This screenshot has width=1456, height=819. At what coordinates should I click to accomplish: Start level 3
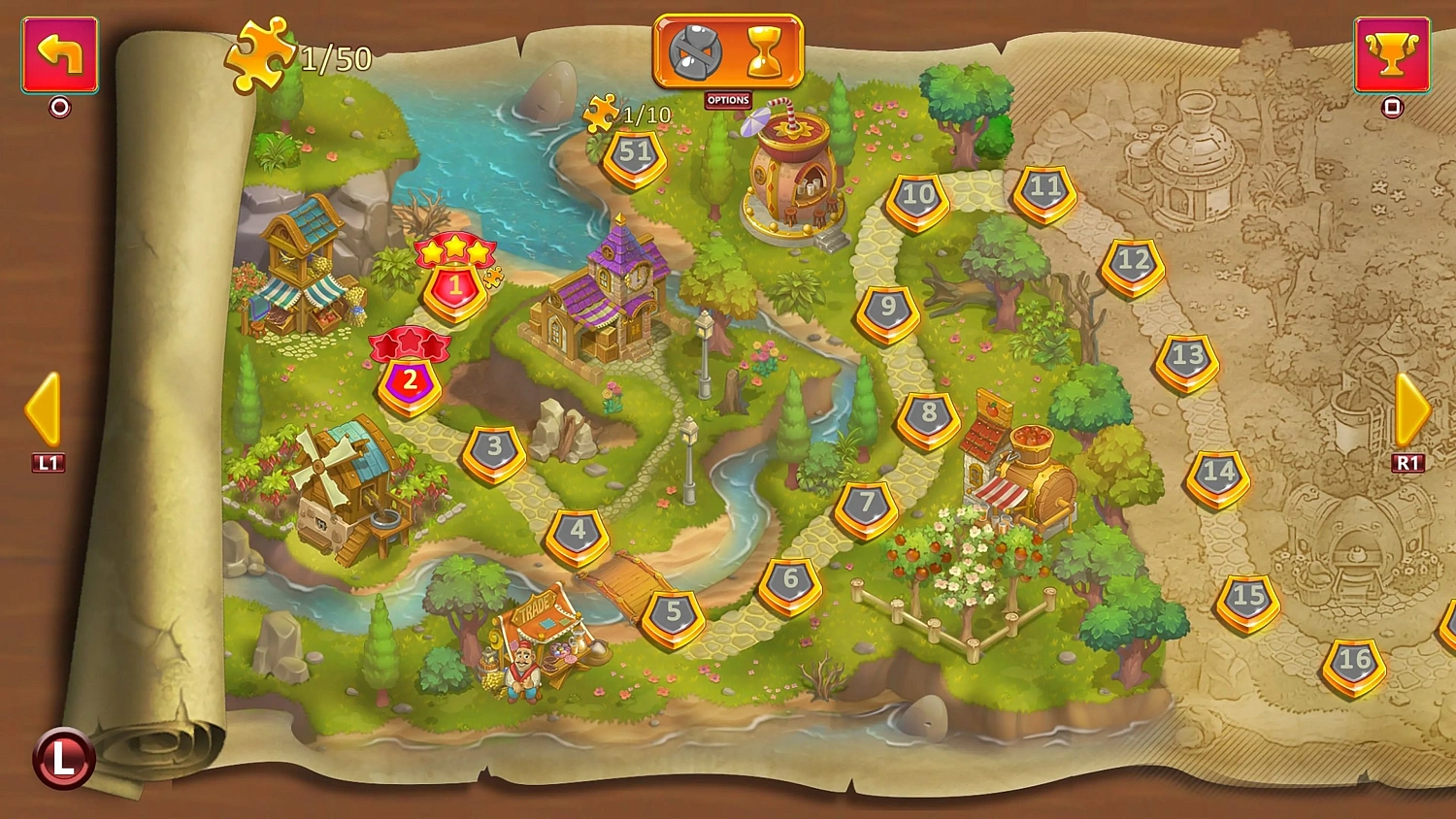tap(496, 447)
